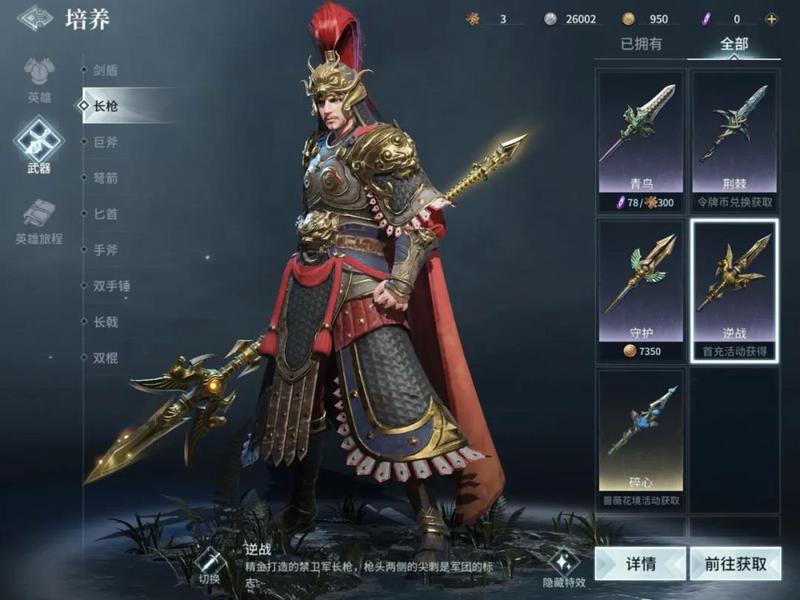Choose the 双棍 weapon type

coord(106,357)
